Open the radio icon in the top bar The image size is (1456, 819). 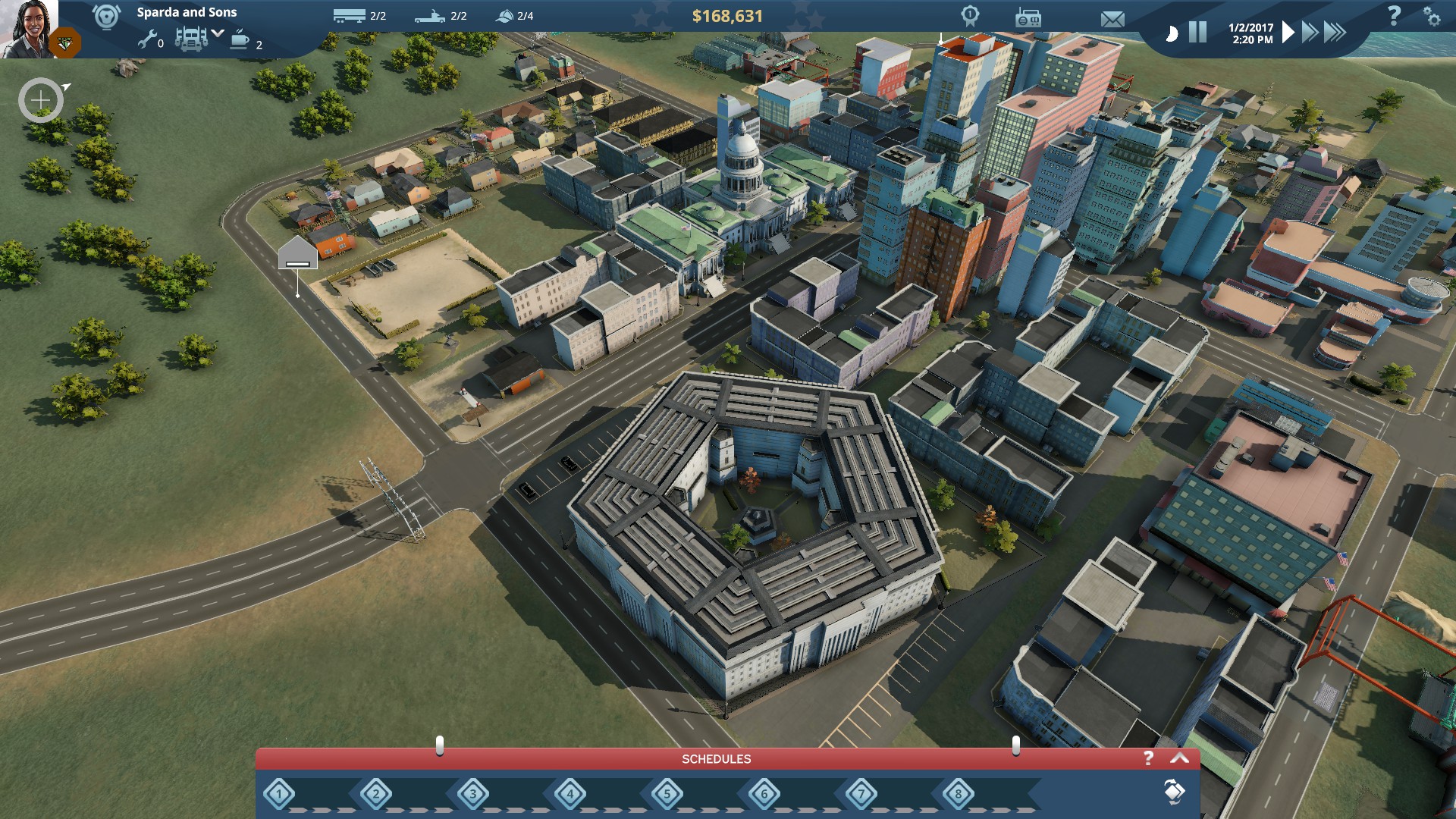[x=1028, y=18]
